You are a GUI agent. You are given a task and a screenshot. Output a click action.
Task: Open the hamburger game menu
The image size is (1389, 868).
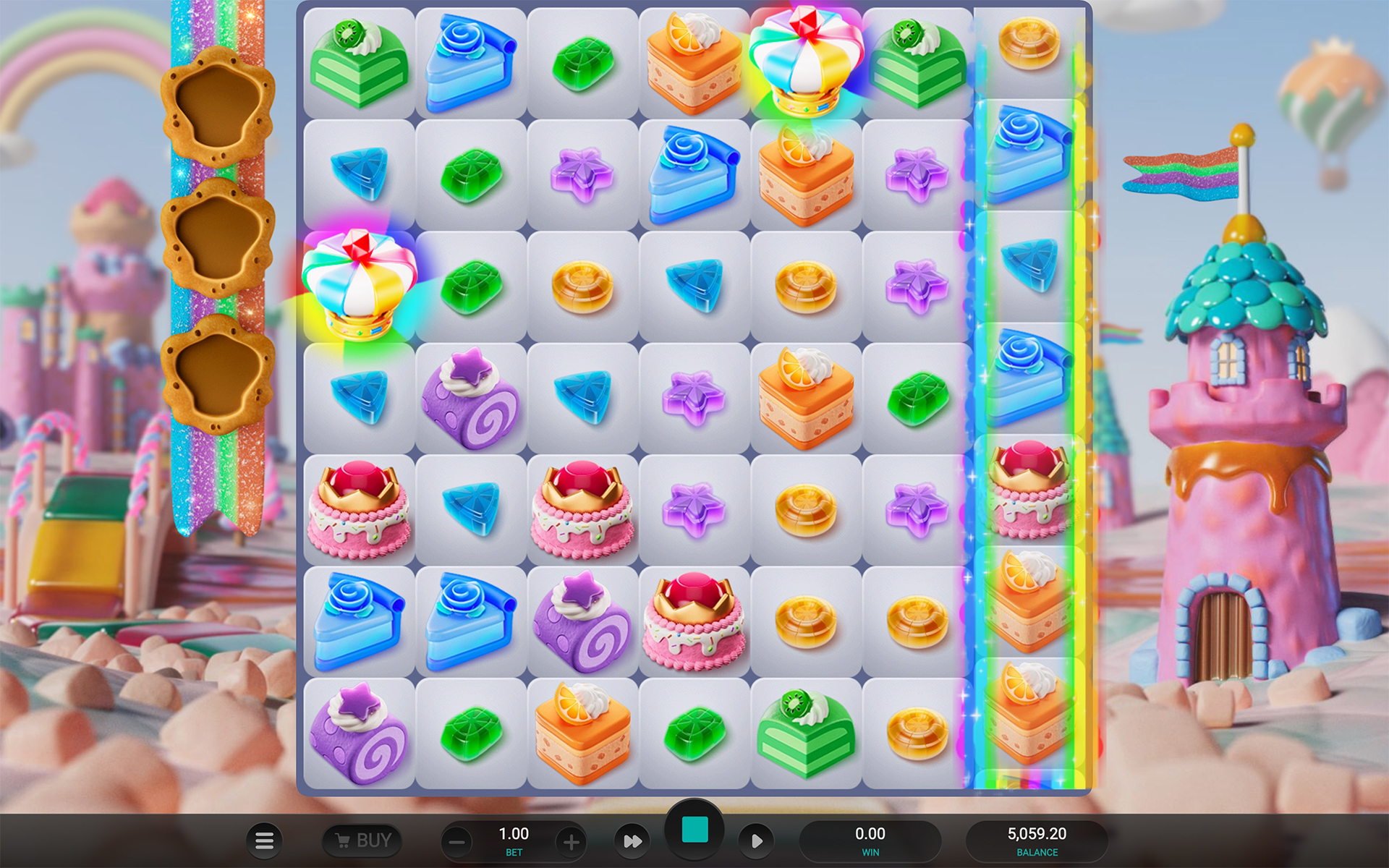tap(265, 841)
